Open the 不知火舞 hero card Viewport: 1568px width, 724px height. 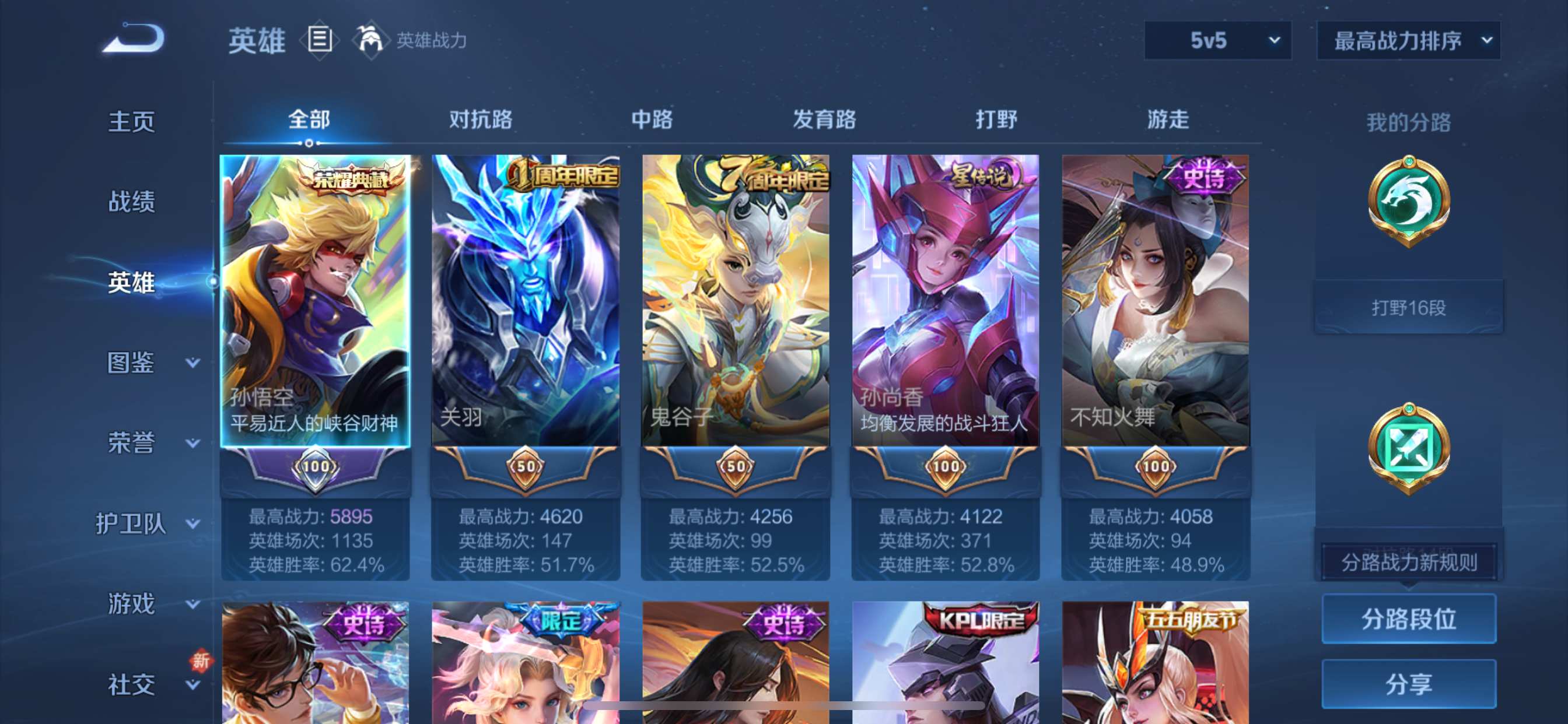click(1156, 301)
